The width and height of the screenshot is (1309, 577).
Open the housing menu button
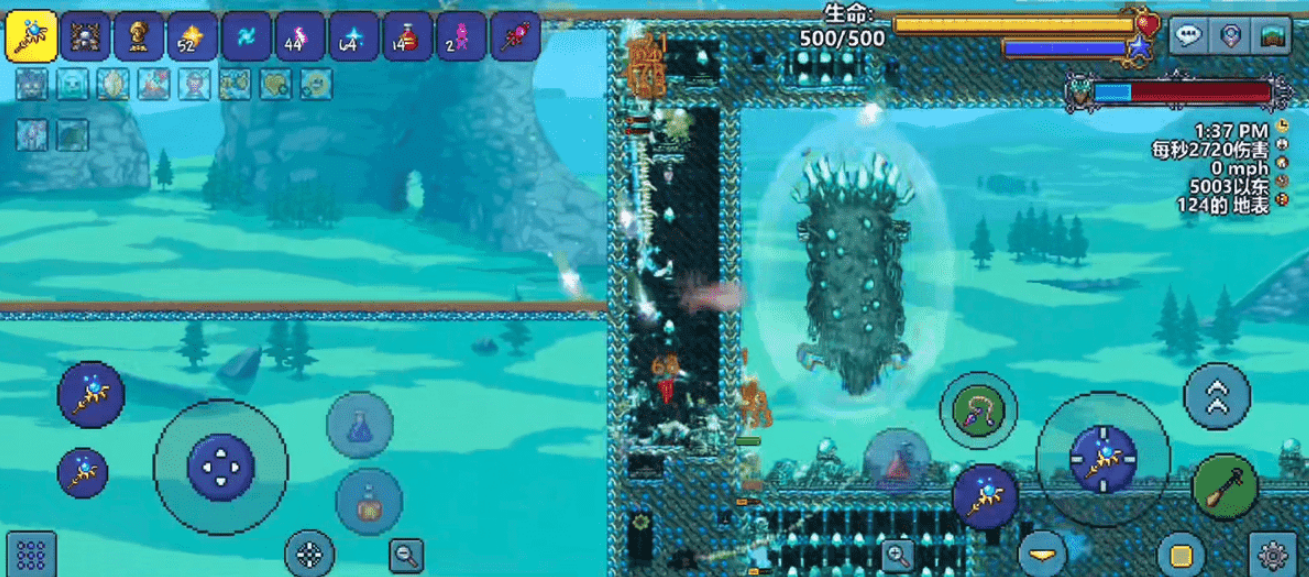pos(1273,37)
